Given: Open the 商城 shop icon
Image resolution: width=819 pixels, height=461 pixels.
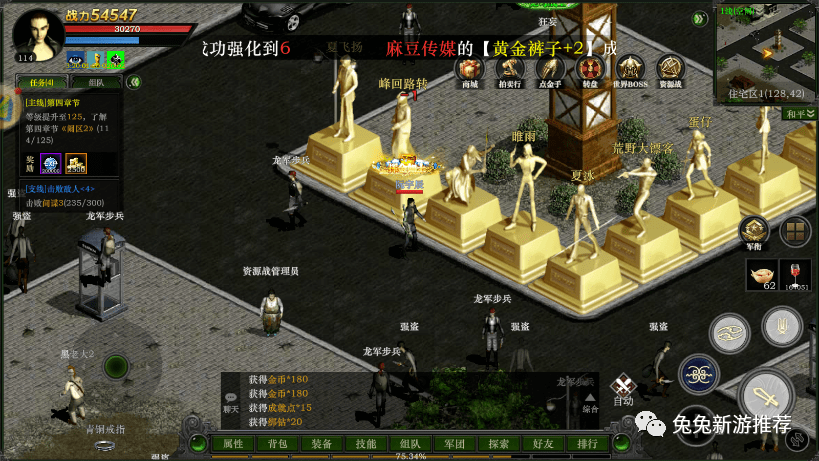Looking at the screenshot, I should point(469,69).
